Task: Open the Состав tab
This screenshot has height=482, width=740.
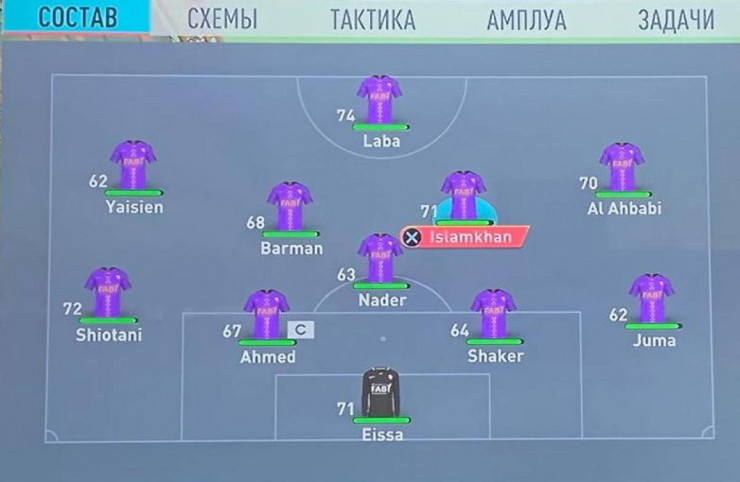Action: click(x=77, y=19)
